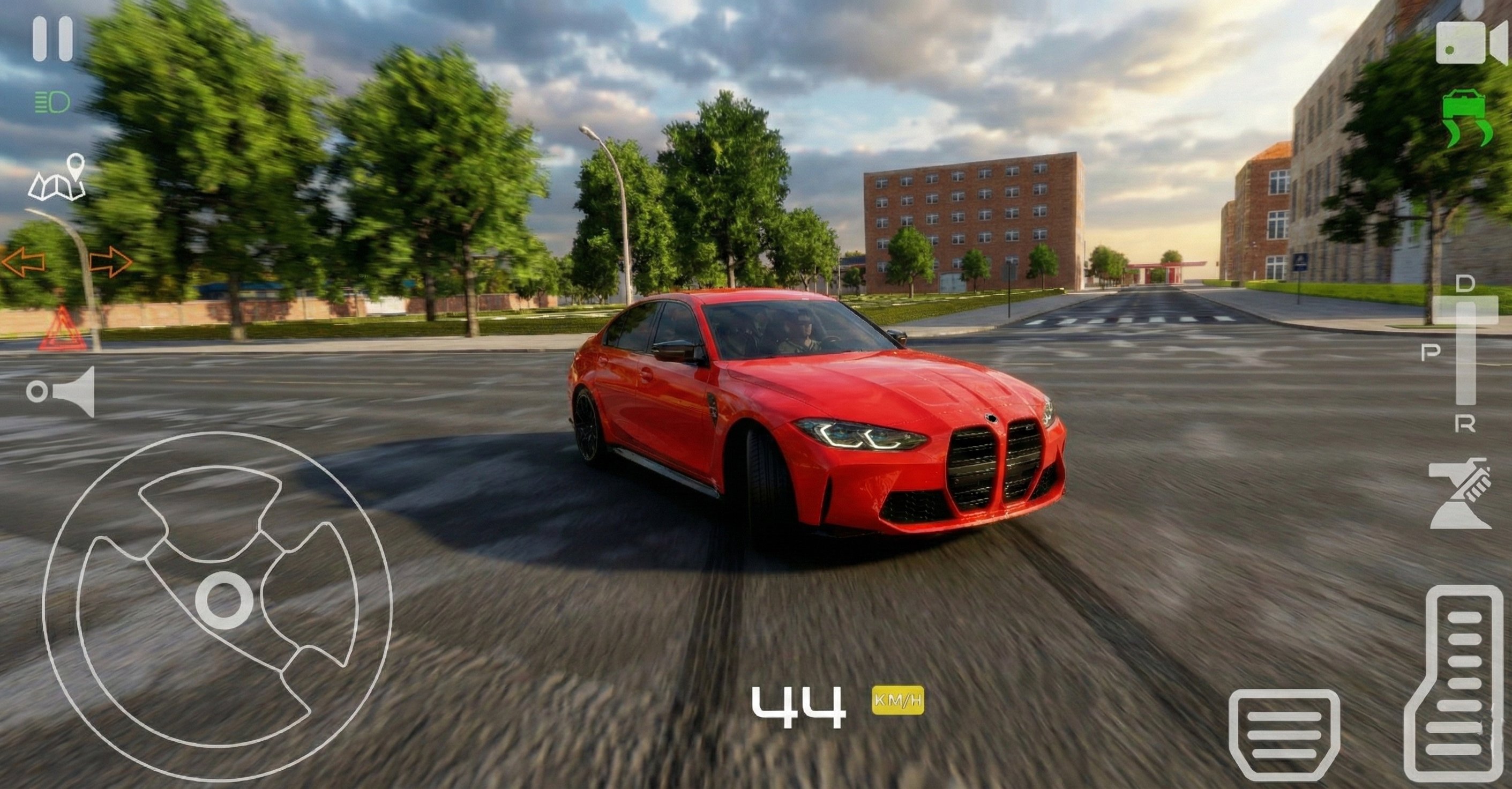Honk the horn button

(62, 392)
